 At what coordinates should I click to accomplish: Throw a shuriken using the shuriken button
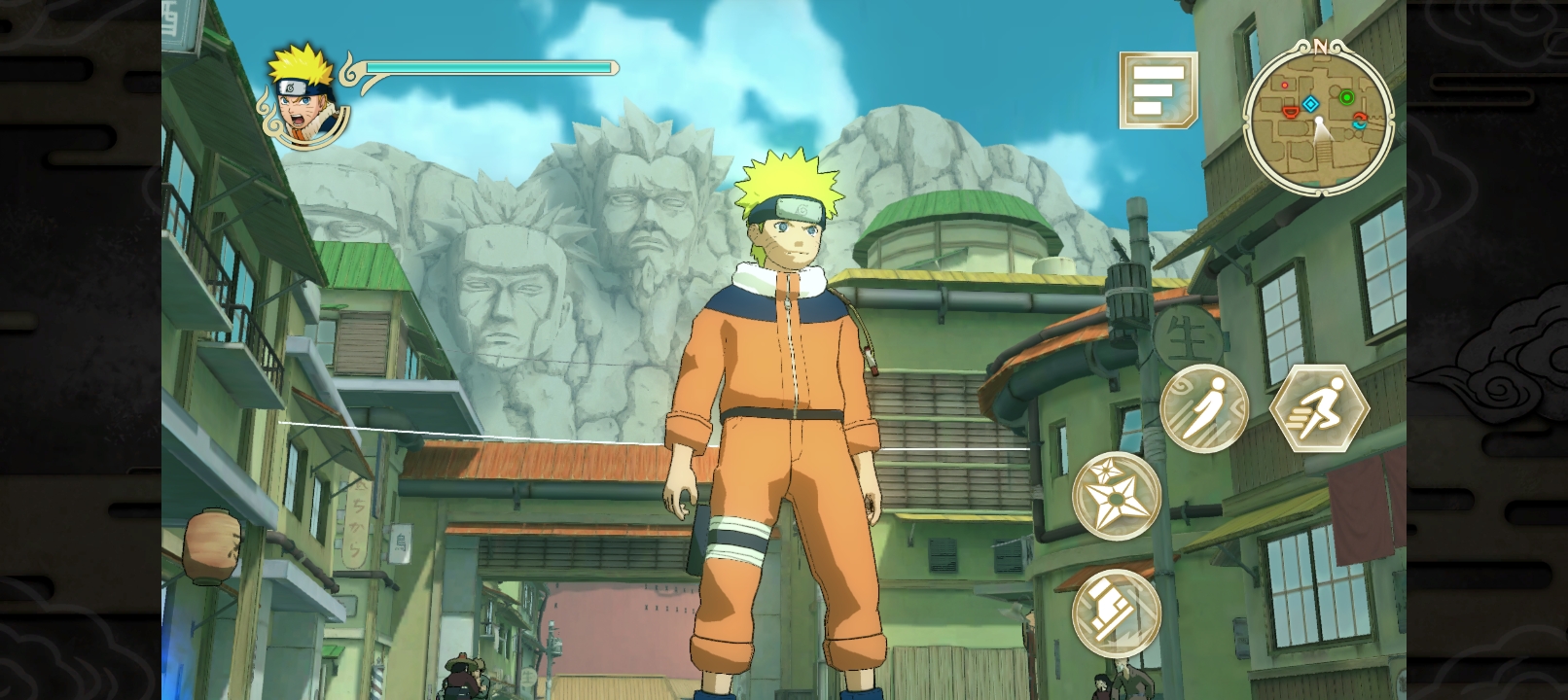pos(1116,496)
